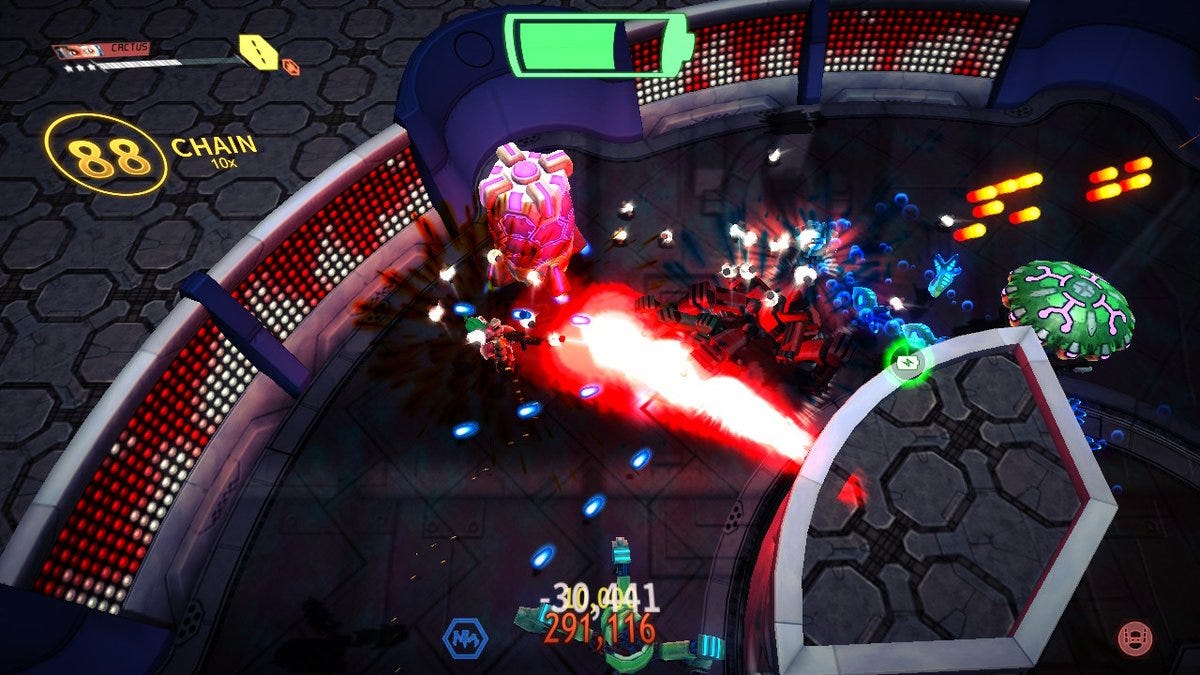Select the small orange secondary weapon icon
The width and height of the screenshot is (1200, 675).
(x=291, y=67)
